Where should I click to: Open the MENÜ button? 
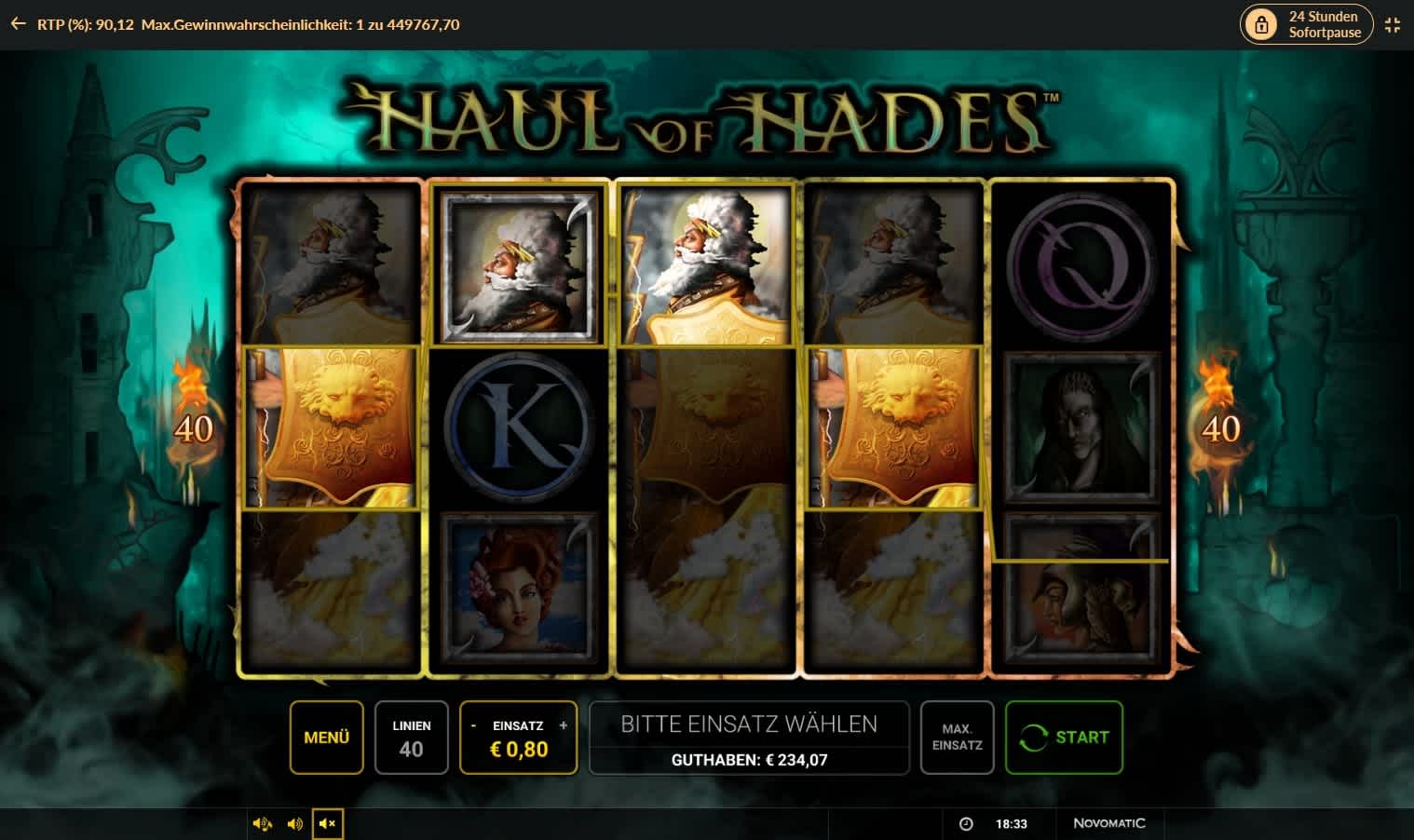326,738
